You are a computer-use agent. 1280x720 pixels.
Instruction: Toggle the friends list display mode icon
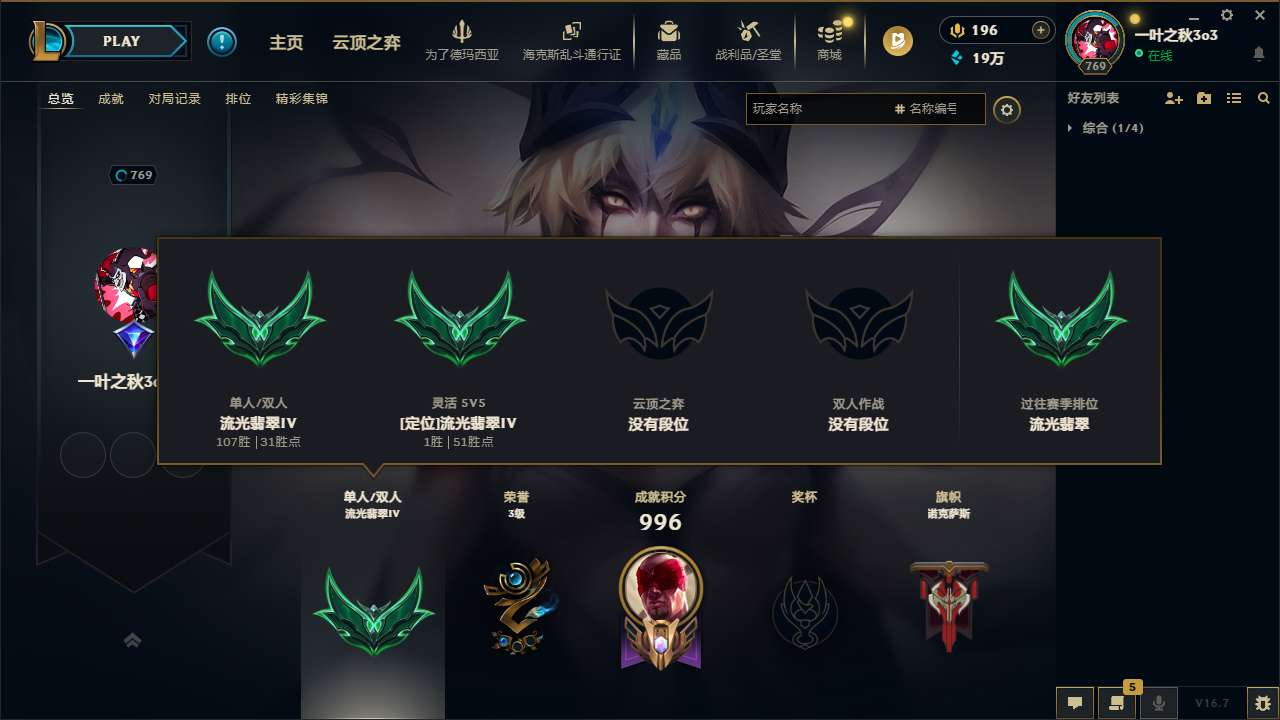(1233, 98)
